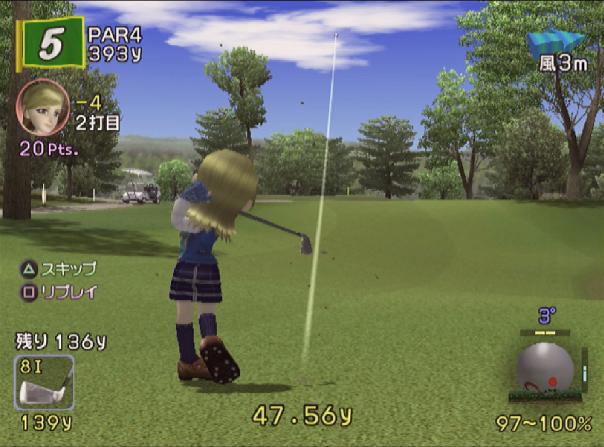
Task: Select the 8I iron club icon
Action: coord(44,383)
